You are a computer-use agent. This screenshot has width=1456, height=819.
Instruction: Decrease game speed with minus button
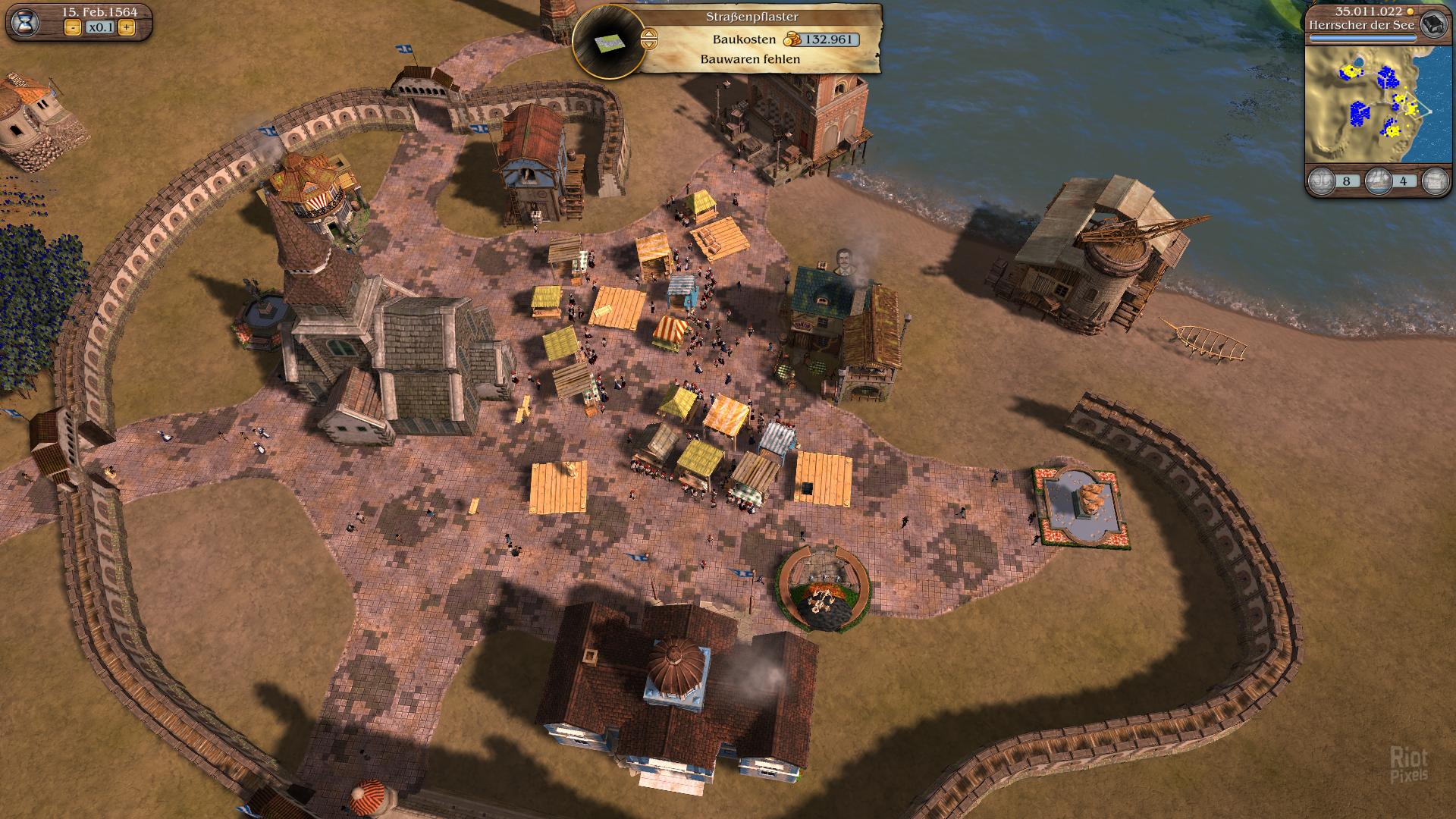coord(72,28)
